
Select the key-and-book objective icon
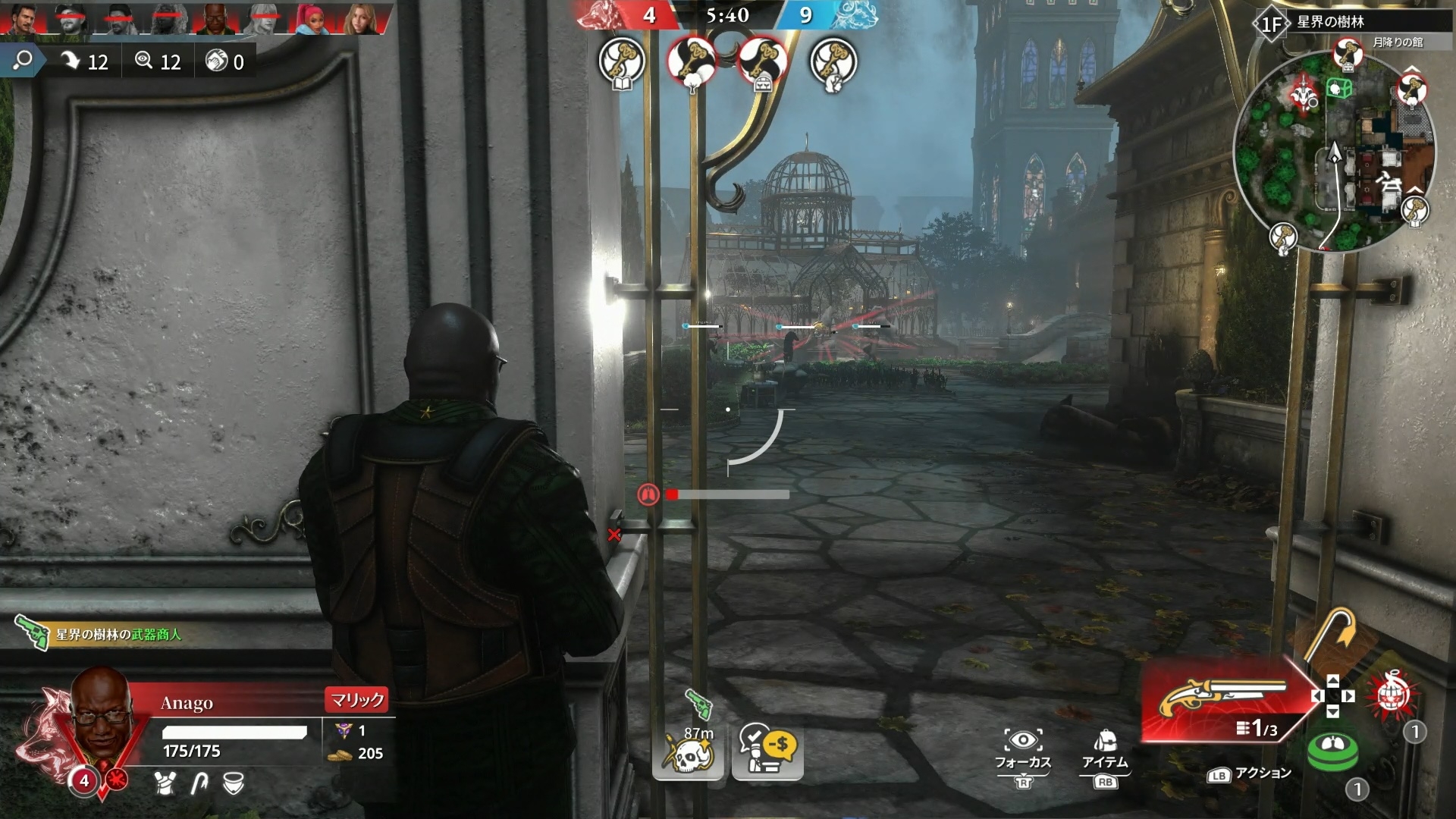(622, 61)
